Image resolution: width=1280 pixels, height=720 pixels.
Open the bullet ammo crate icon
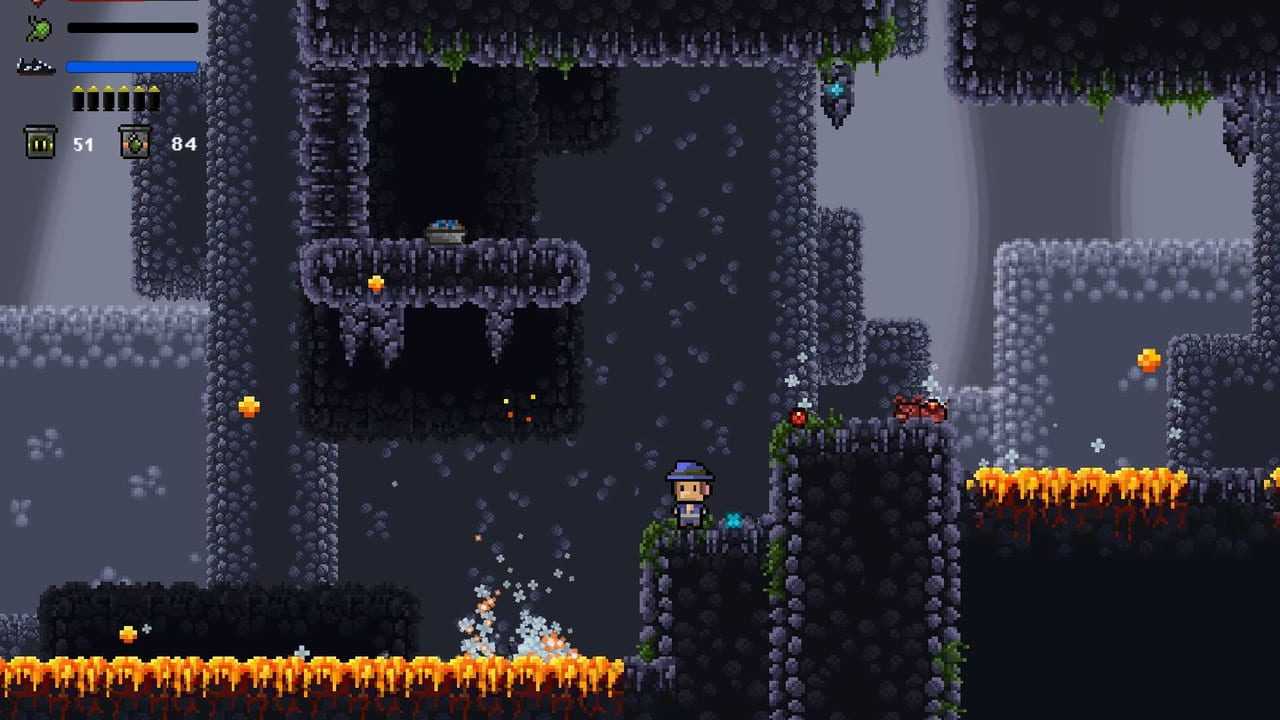click(x=40, y=142)
